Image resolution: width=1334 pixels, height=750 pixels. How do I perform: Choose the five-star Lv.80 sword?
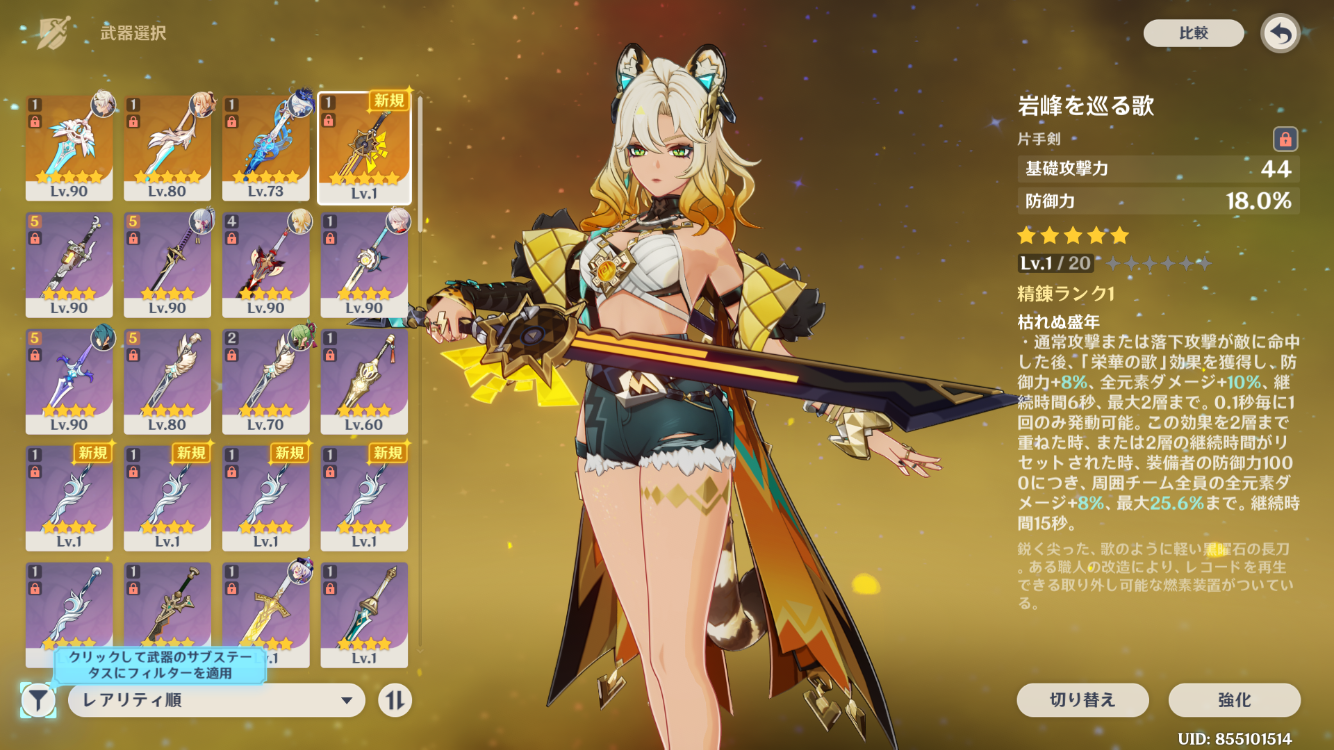[167, 147]
